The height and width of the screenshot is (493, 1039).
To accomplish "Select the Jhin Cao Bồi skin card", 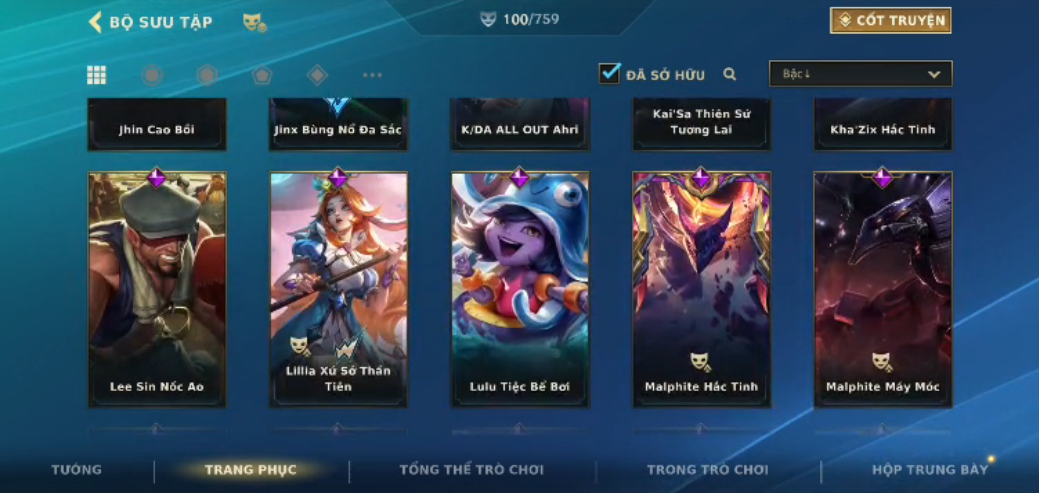I will click(157, 125).
